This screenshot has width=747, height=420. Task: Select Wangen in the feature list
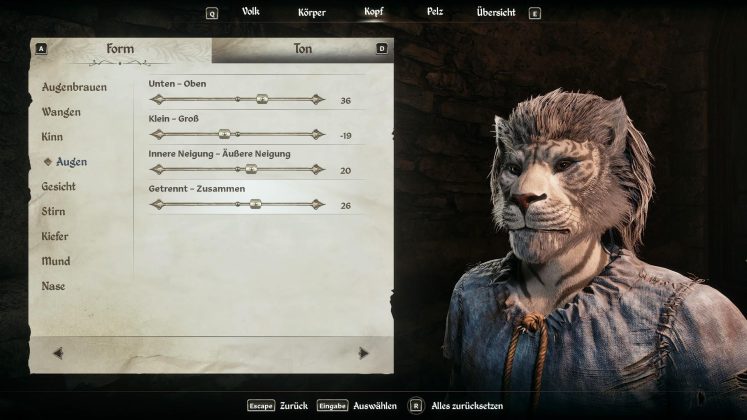tap(61, 112)
